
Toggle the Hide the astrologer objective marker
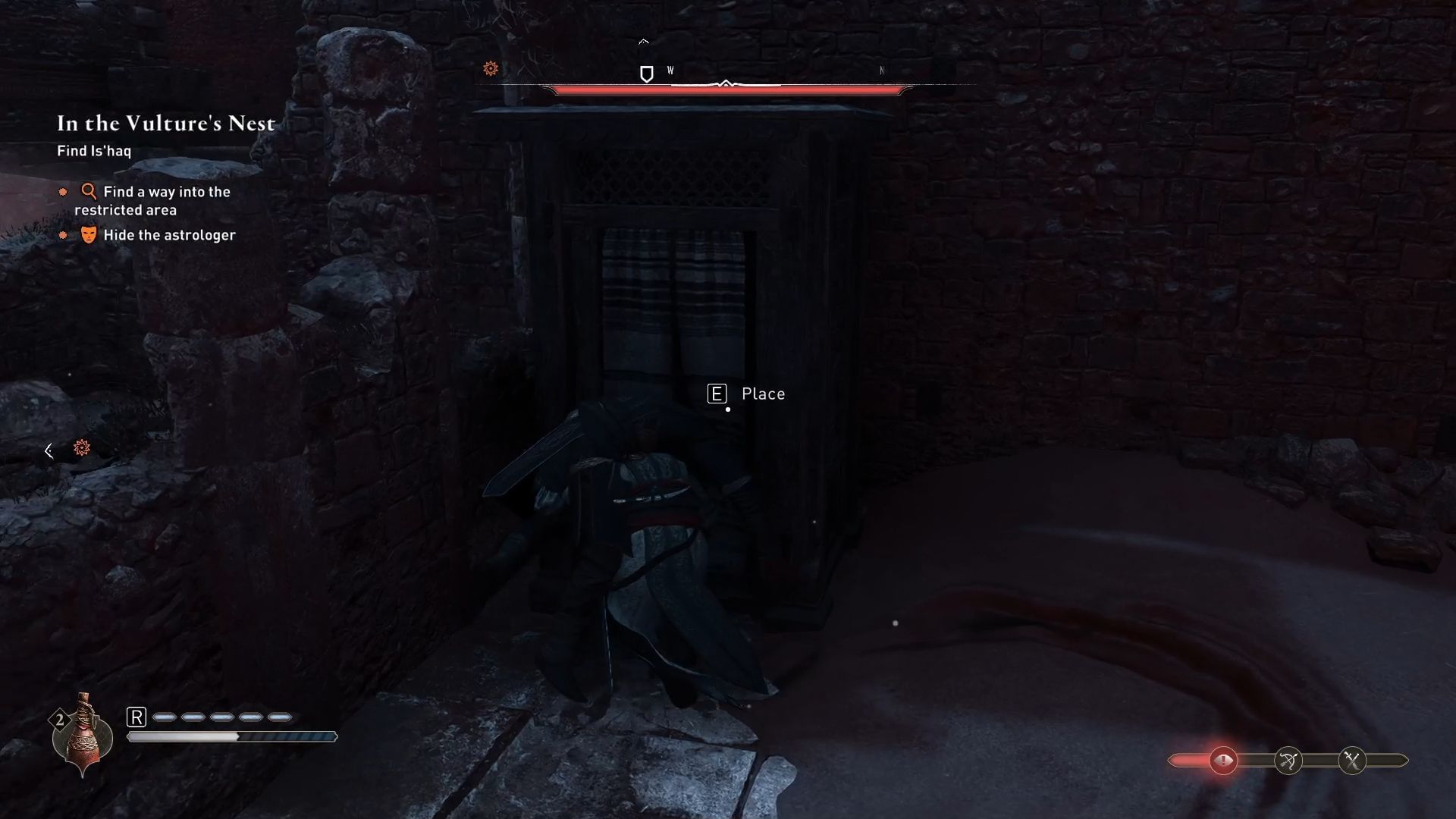[x=63, y=235]
